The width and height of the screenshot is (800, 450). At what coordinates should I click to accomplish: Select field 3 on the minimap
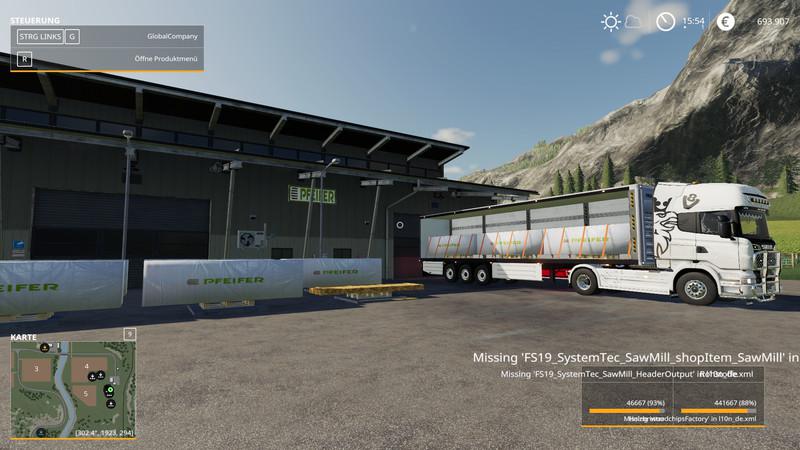(36, 369)
